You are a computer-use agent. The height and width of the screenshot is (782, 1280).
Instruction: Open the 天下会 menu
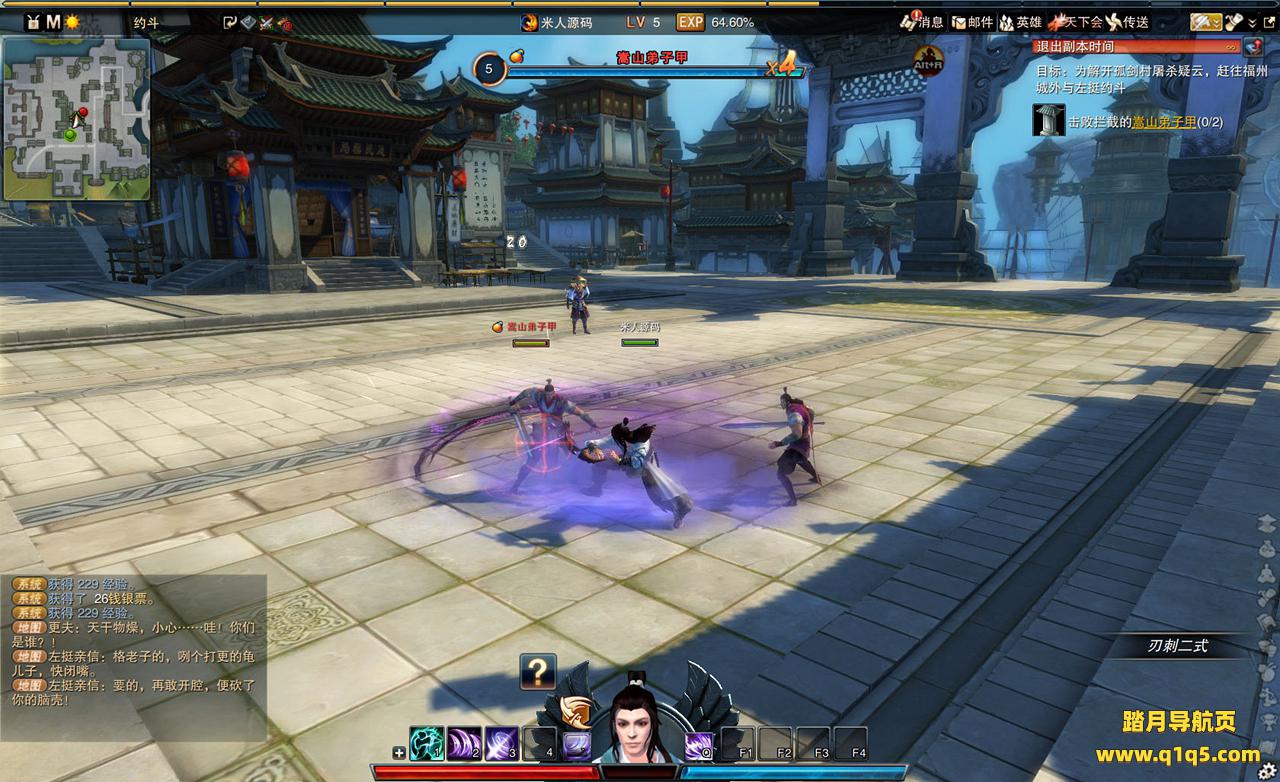(x=1074, y=22)
